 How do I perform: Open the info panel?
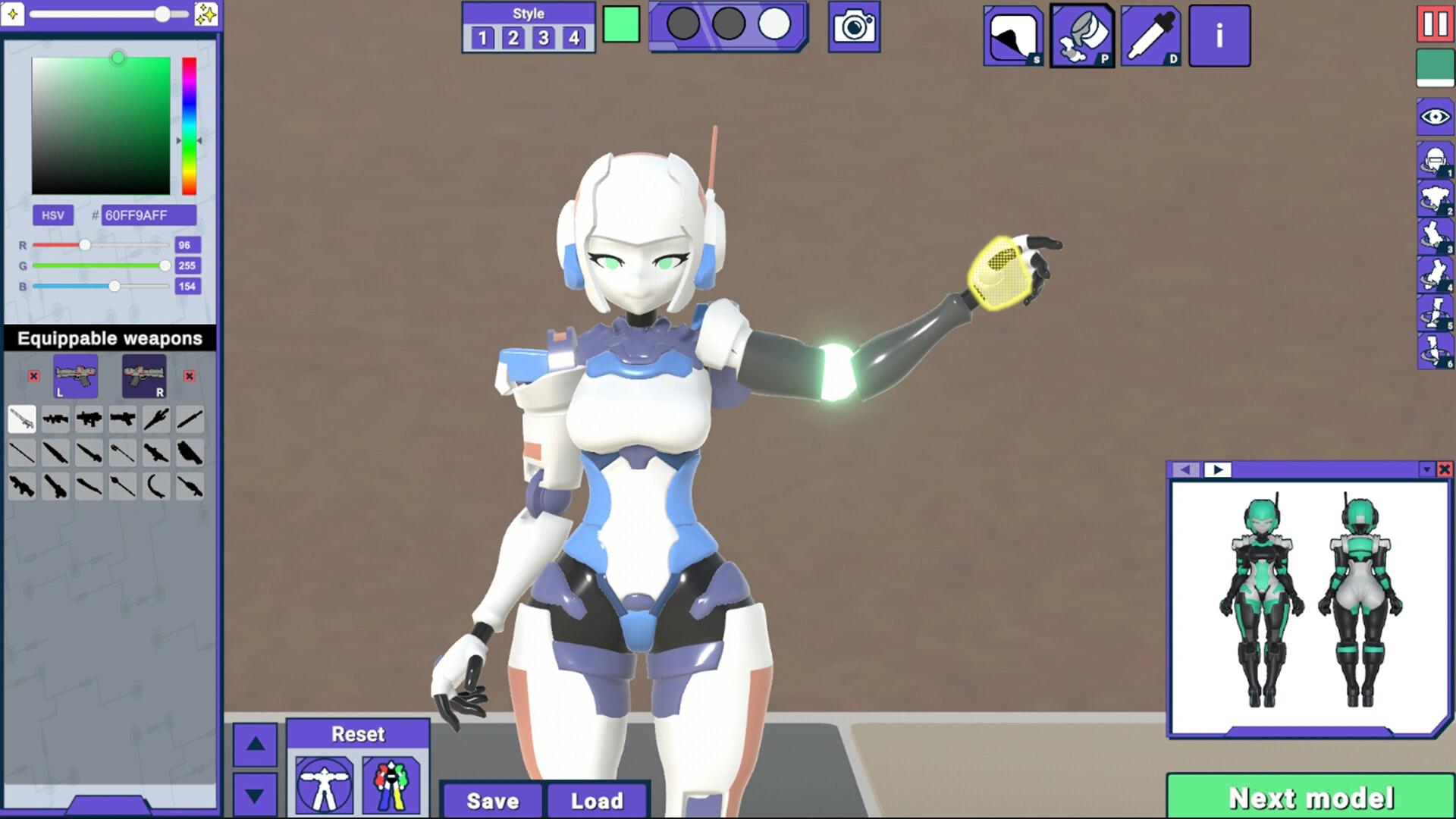[1219, 35]
